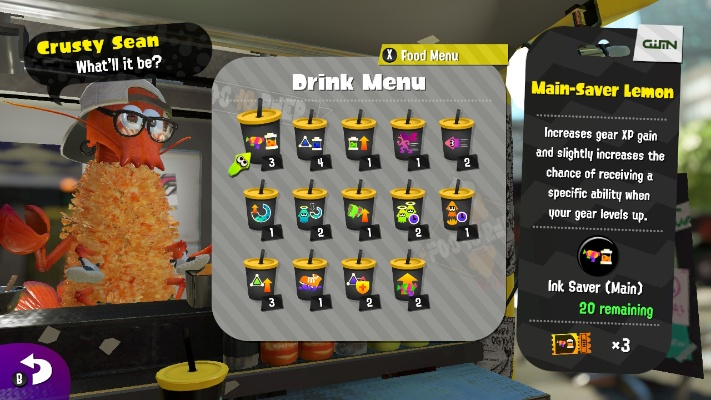
Task: Select the Special Charge Up drink with circular arrow
Action: [259, 208]
